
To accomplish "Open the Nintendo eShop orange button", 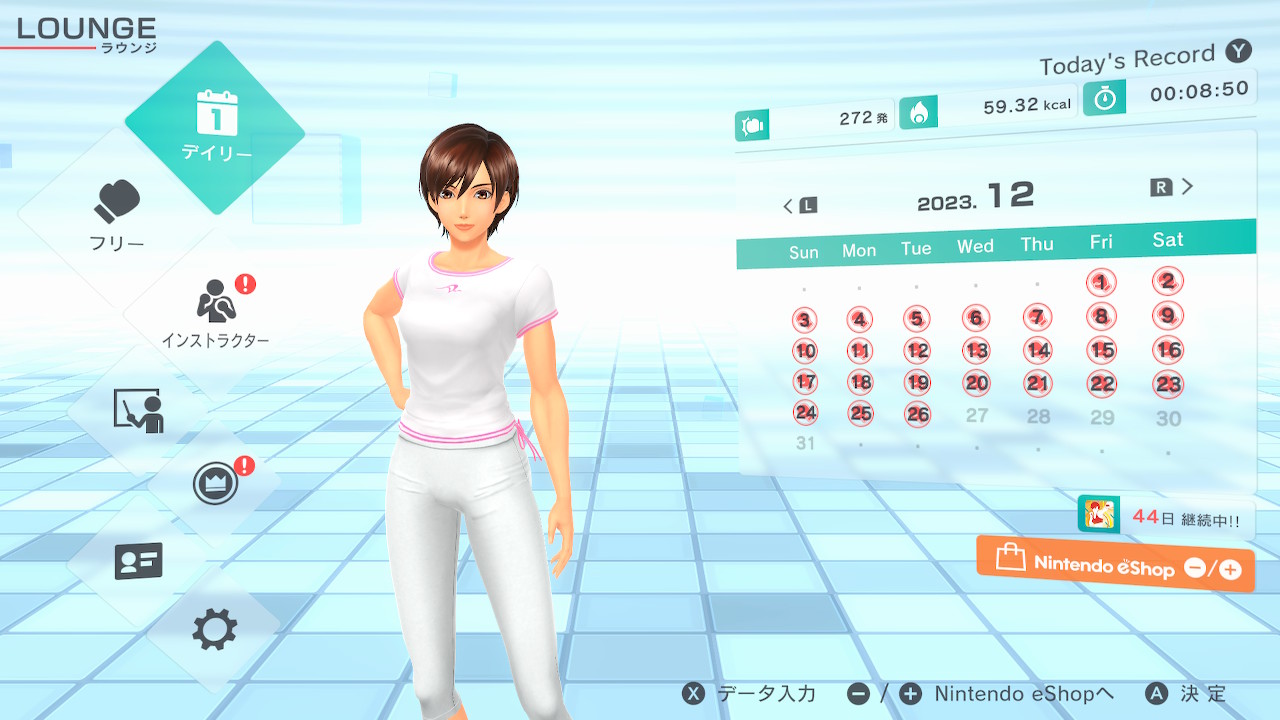I will click(x=1115, y=565).
